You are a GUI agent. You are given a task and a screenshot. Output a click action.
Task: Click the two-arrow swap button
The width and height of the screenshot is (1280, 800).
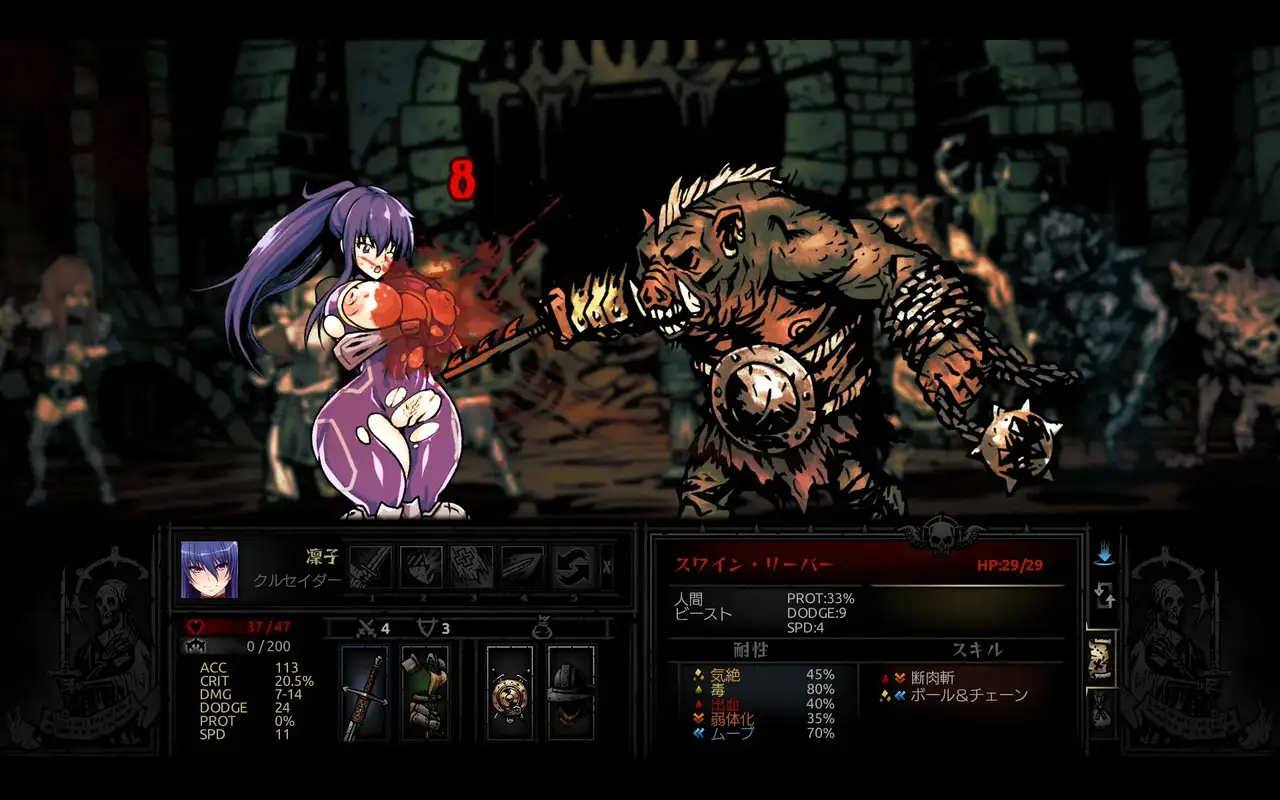pos(1105,597)
